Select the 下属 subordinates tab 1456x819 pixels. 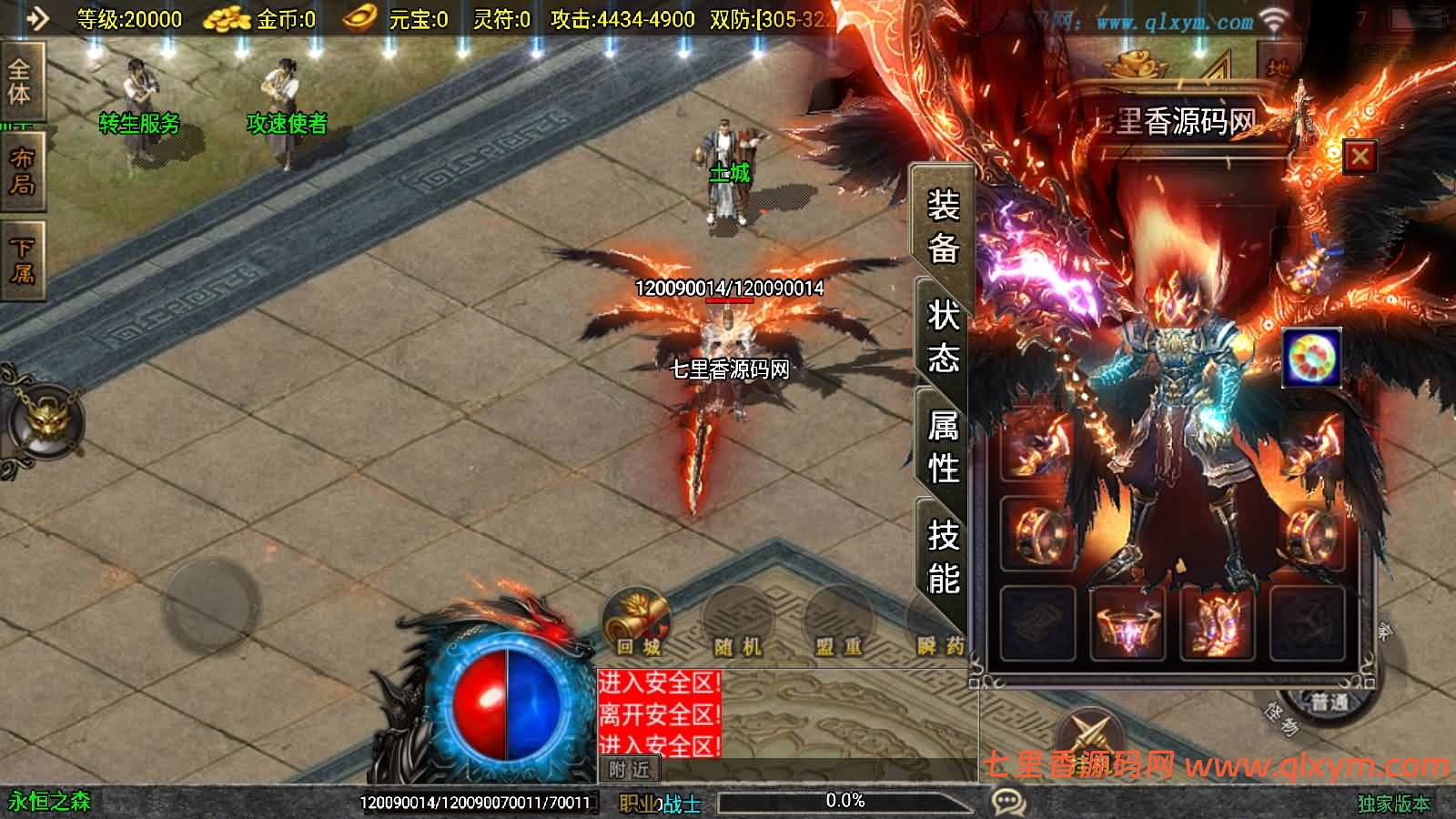(x=22, y=260)
